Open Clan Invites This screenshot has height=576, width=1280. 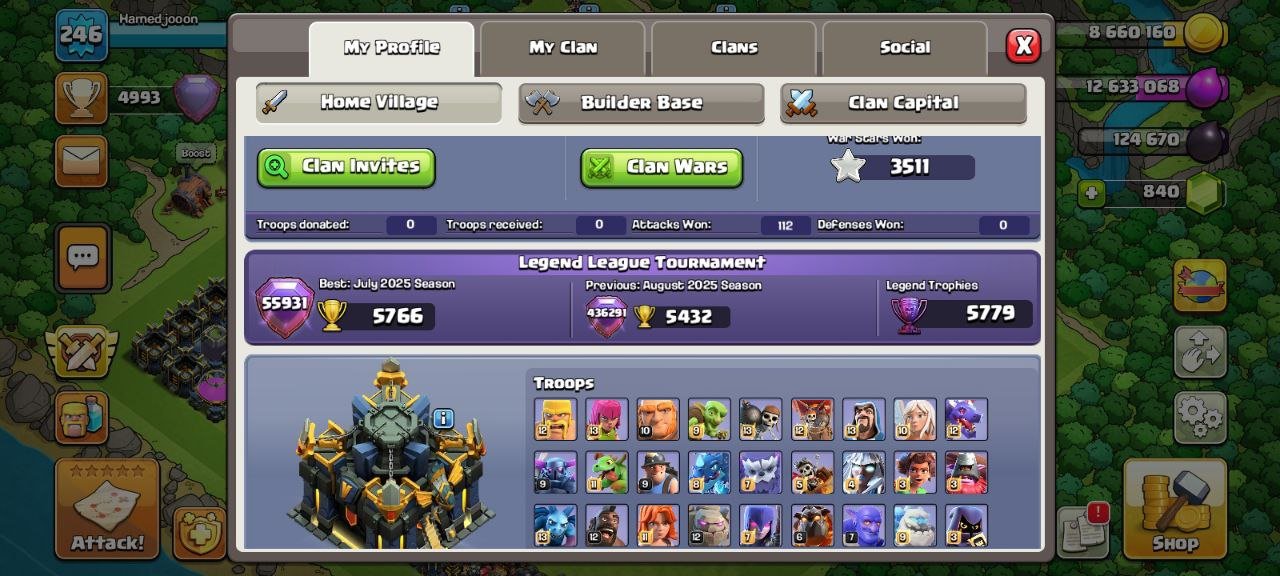point(346,167)
